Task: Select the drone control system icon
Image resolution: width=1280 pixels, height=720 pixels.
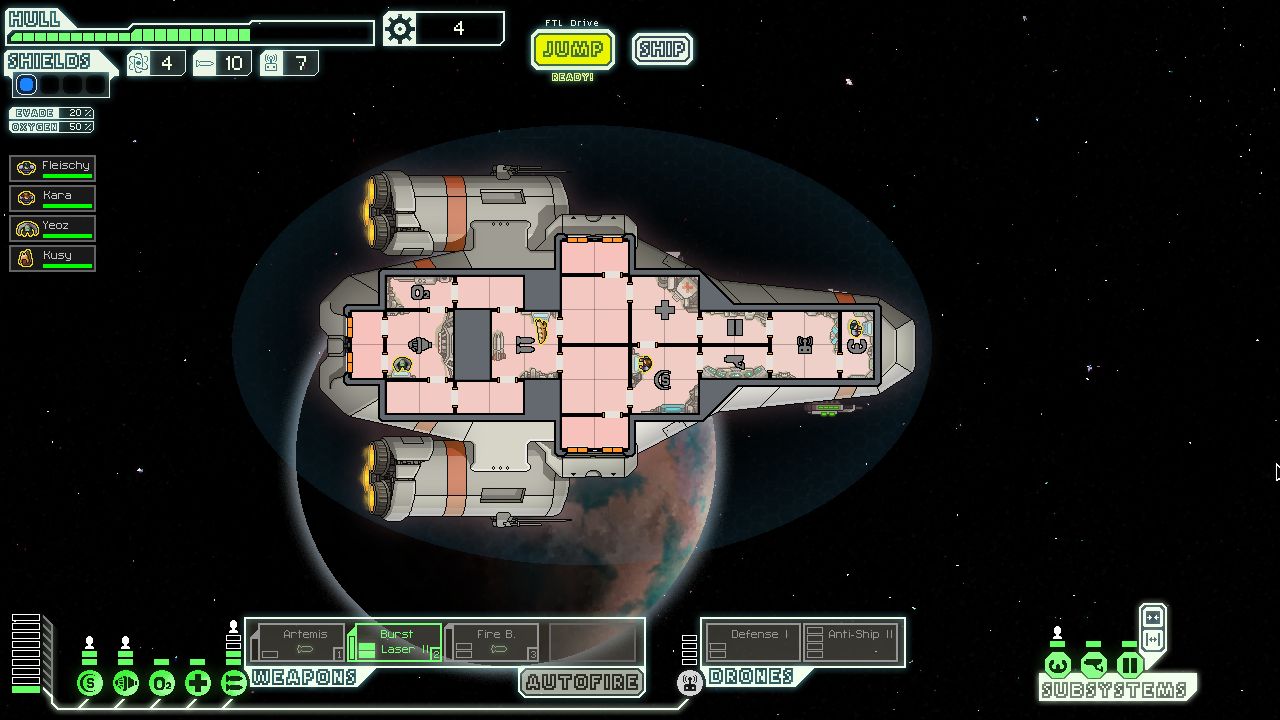Action: pos(689,684)
